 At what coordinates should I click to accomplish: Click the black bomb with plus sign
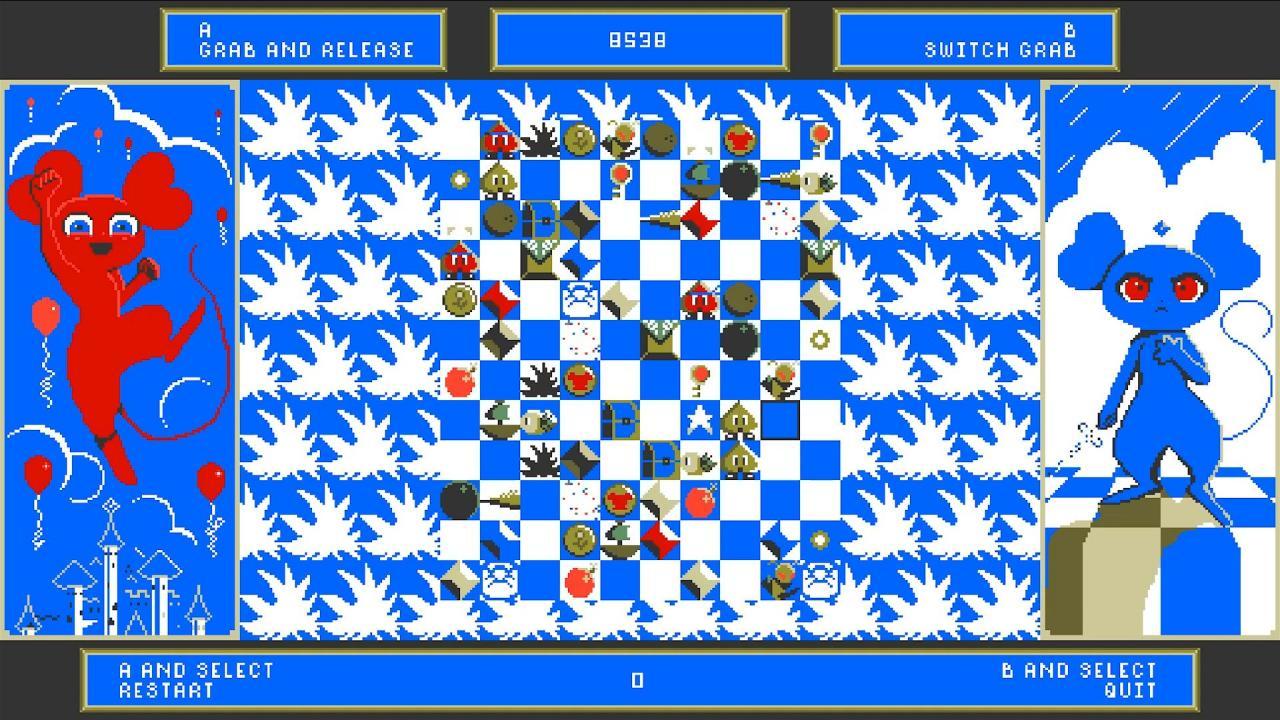point(738,179)
